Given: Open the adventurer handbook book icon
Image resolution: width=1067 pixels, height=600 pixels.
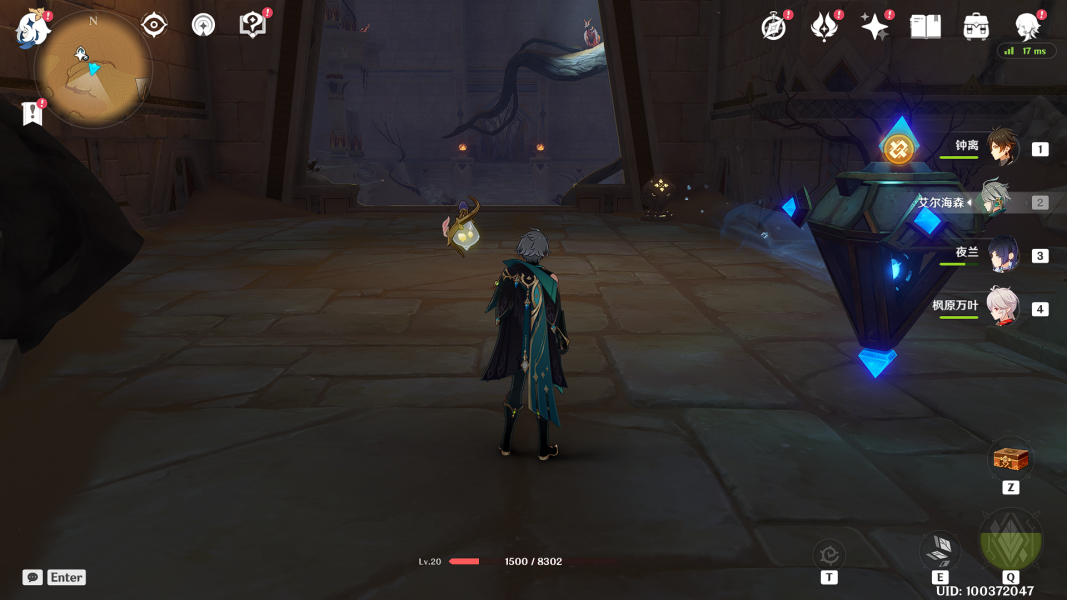Looking at the screenshot, I should click(x=925, y=27).
